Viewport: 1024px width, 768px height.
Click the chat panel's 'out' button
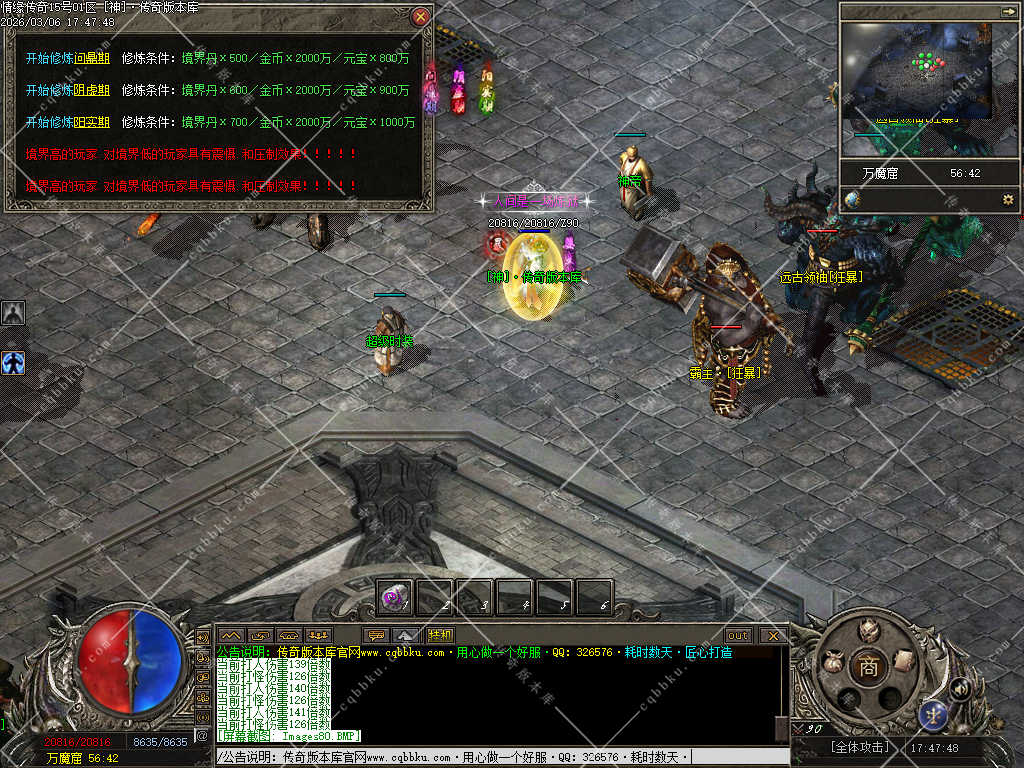pyautogui.click(x=738, y=635)
